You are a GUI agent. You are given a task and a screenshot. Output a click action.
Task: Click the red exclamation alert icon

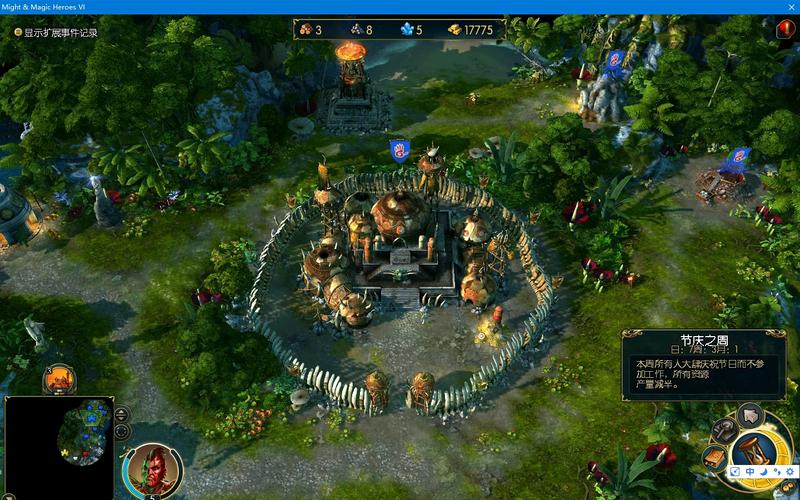pyautogui.click(x=785, y=30)
